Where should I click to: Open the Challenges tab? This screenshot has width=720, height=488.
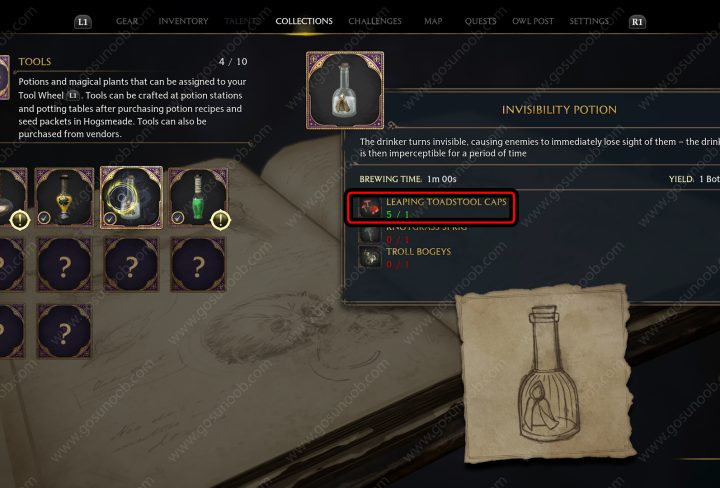pos(375,21)
